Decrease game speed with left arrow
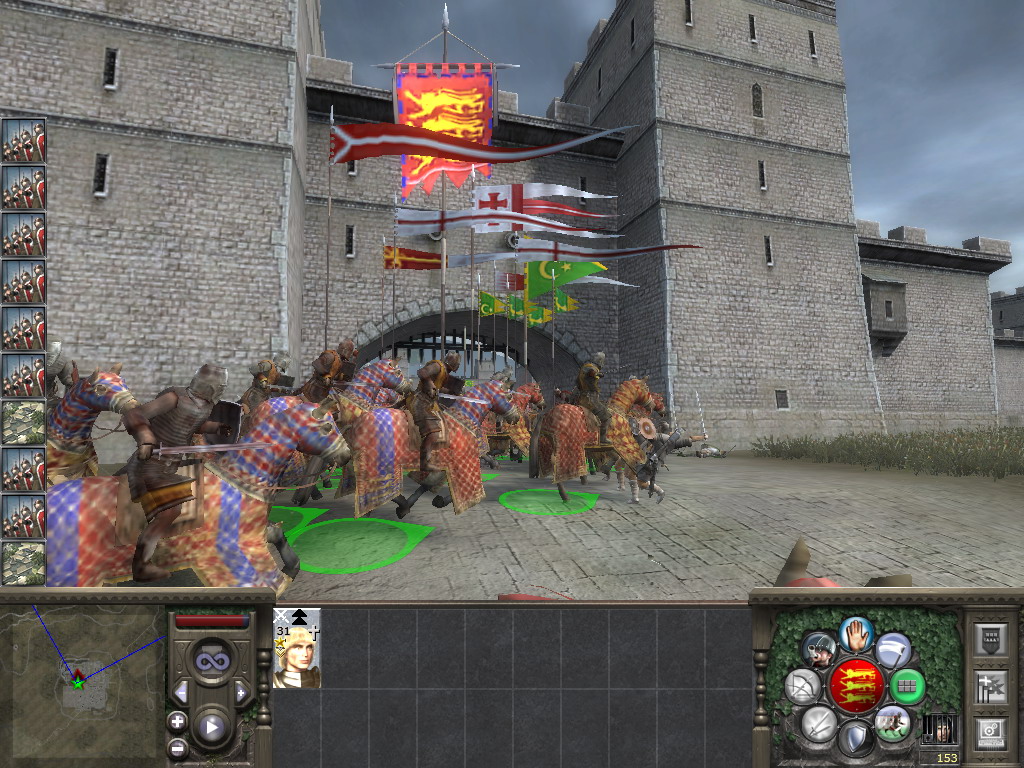 pyautogui.click(x=182, y=692)
